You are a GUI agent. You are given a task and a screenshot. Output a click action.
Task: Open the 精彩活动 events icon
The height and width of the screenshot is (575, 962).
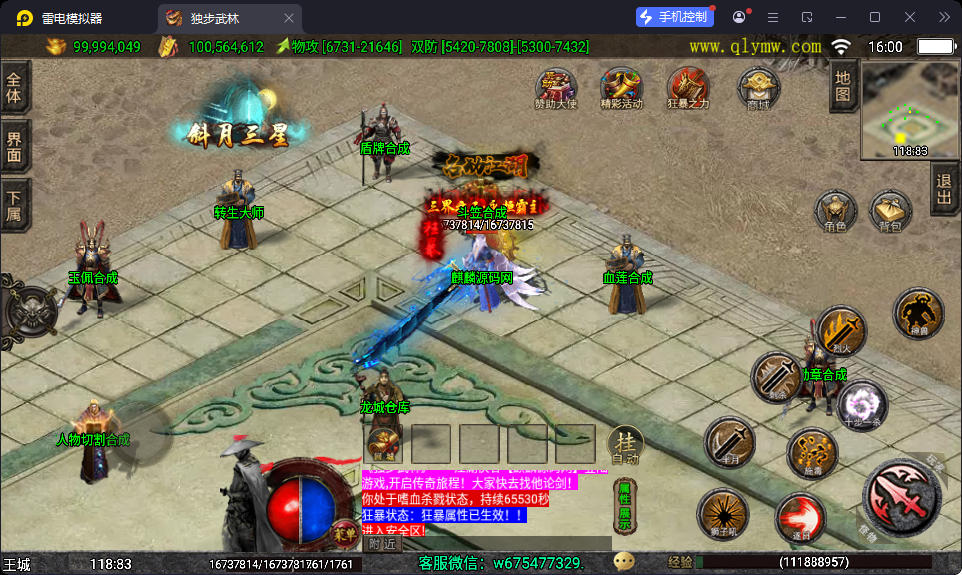coord(621,88)
